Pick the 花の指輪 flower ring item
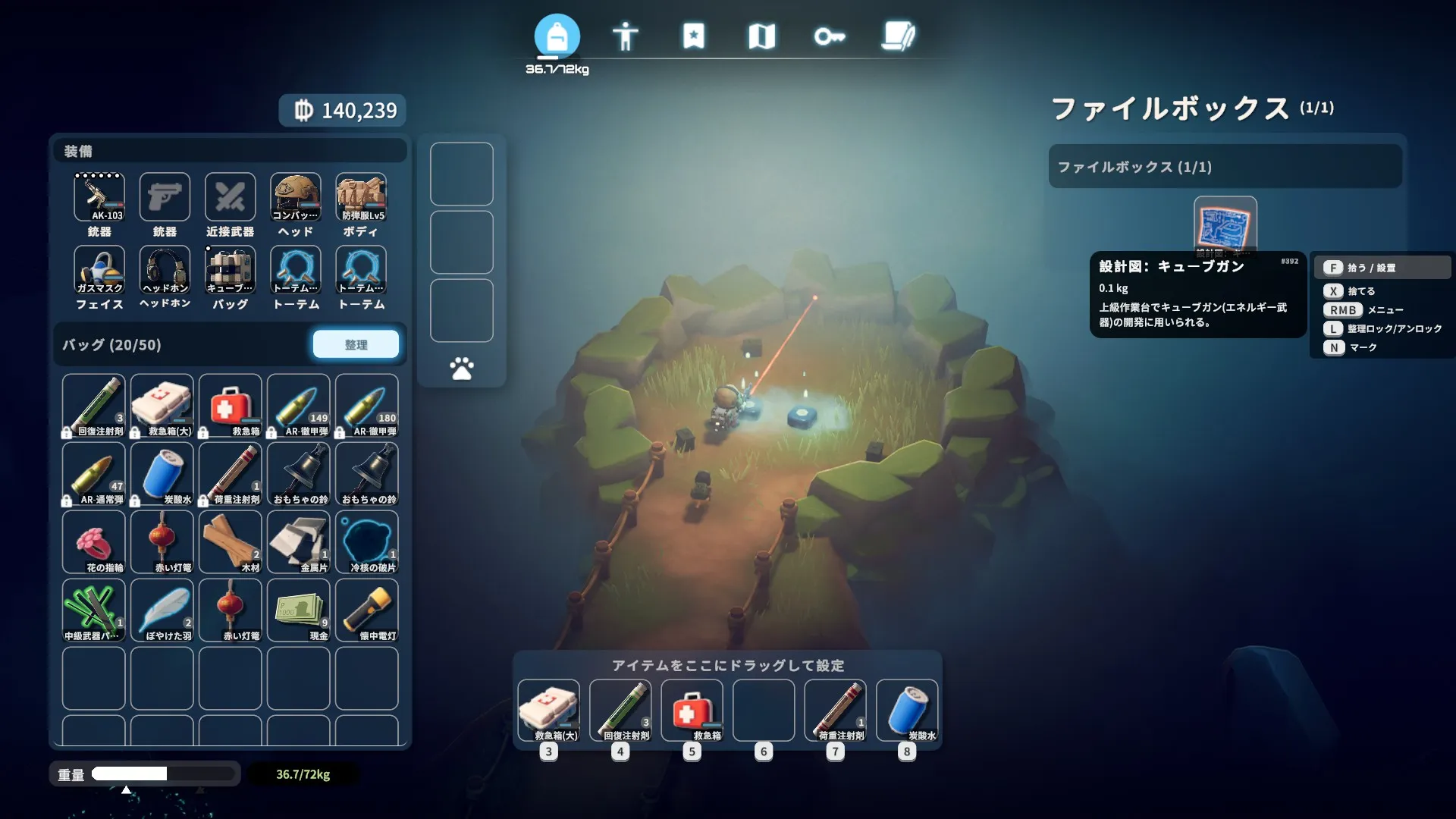1456x819 pixels. pos(94,541)
